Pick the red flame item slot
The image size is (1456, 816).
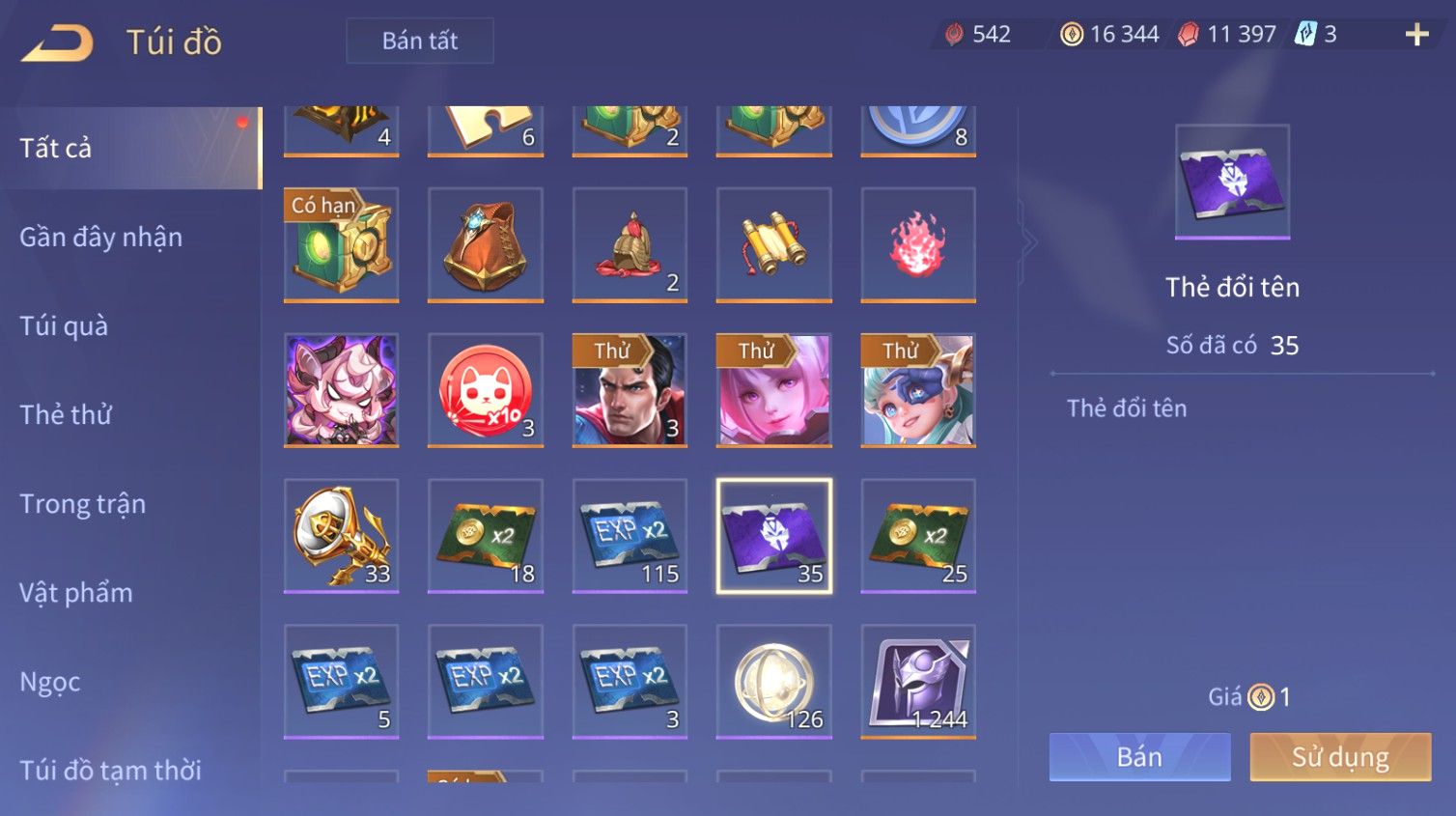(x=917, y=244)
